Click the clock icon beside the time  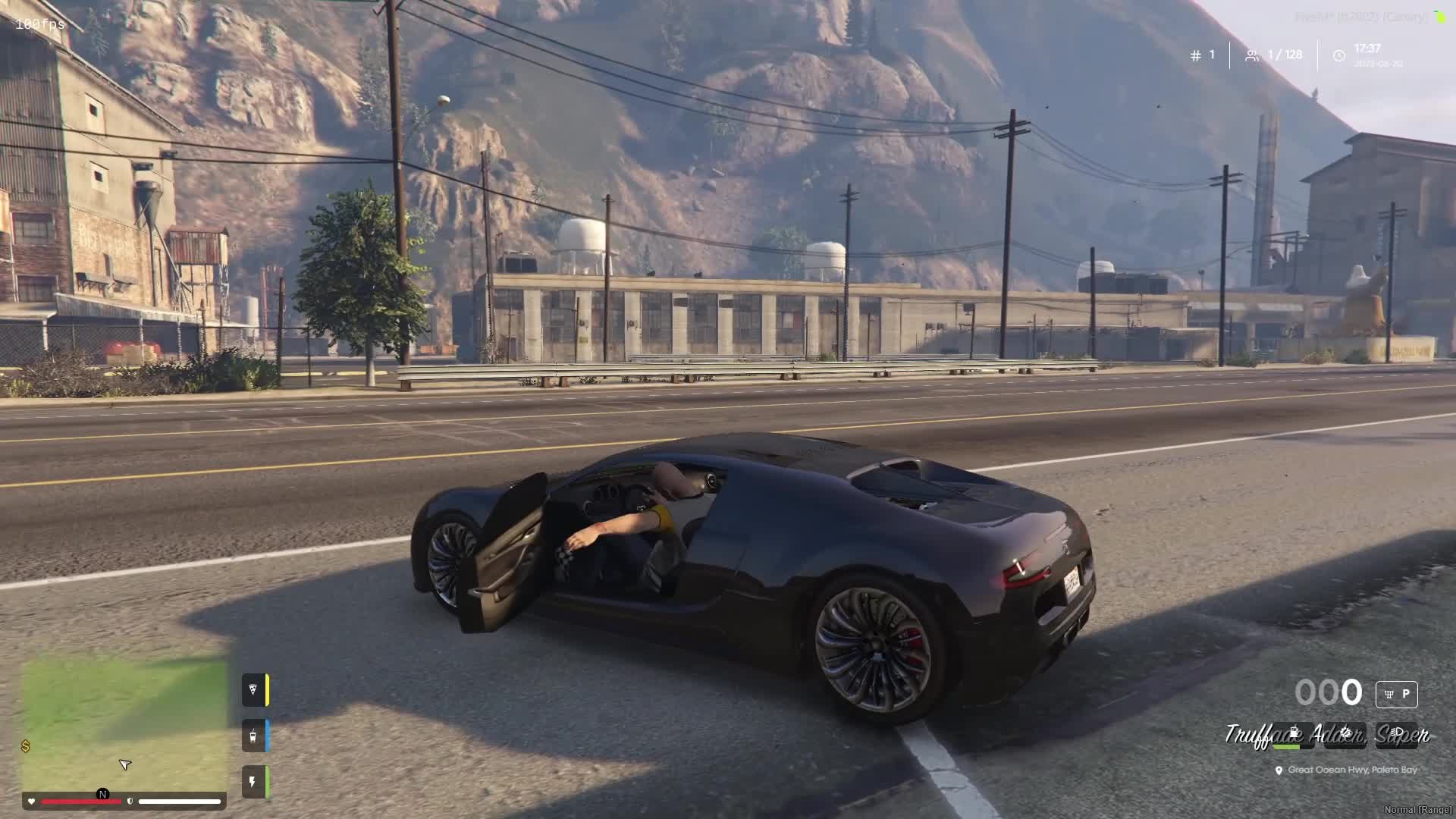[x=1339, y=55]
